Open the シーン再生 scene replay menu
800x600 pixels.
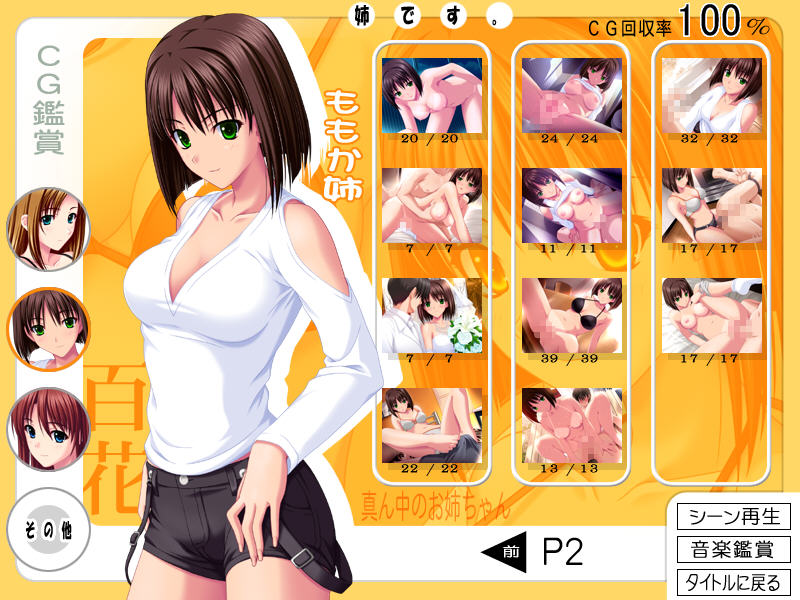[x=734, y=517]
